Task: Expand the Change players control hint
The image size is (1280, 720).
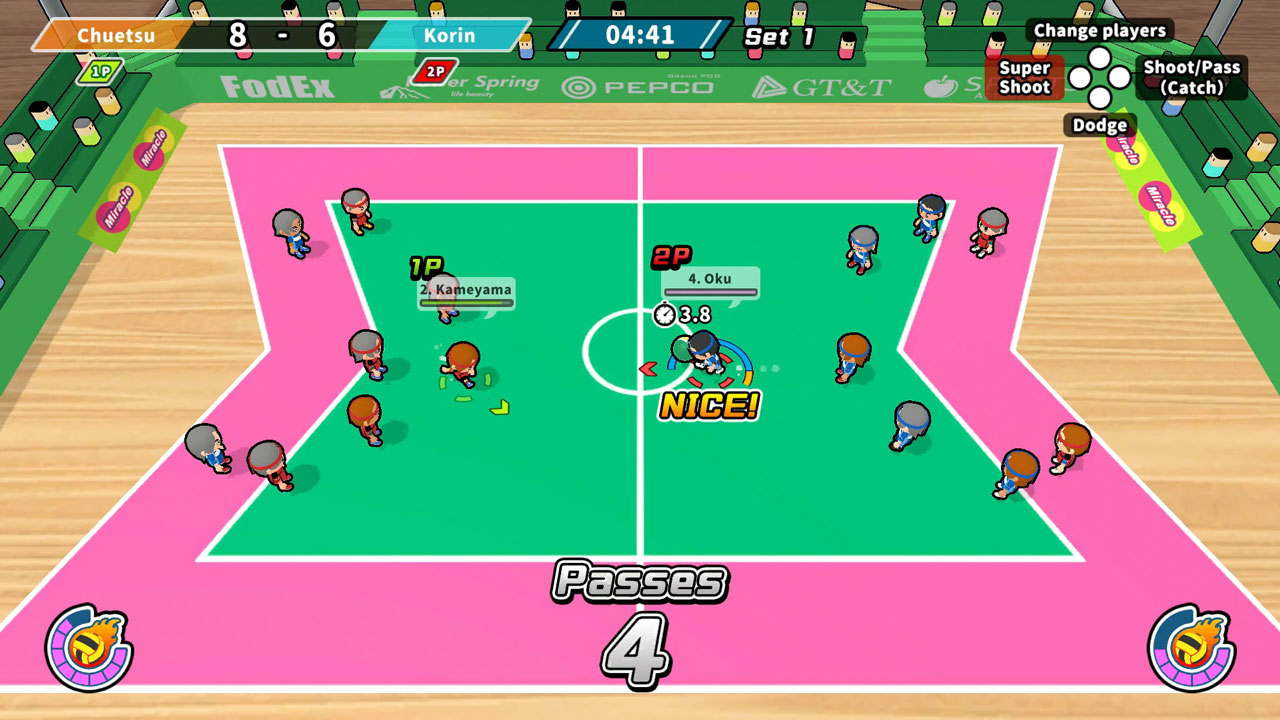Action: pos(1100,31)
